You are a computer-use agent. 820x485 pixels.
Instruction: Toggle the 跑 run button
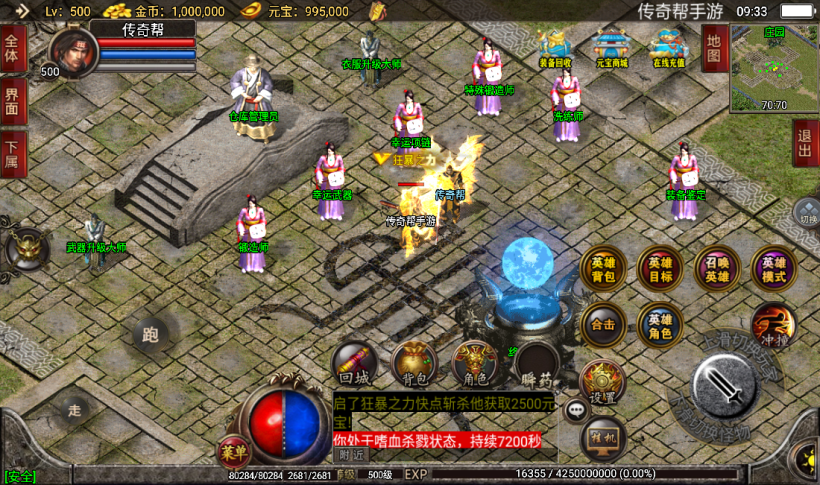point(151,335)
